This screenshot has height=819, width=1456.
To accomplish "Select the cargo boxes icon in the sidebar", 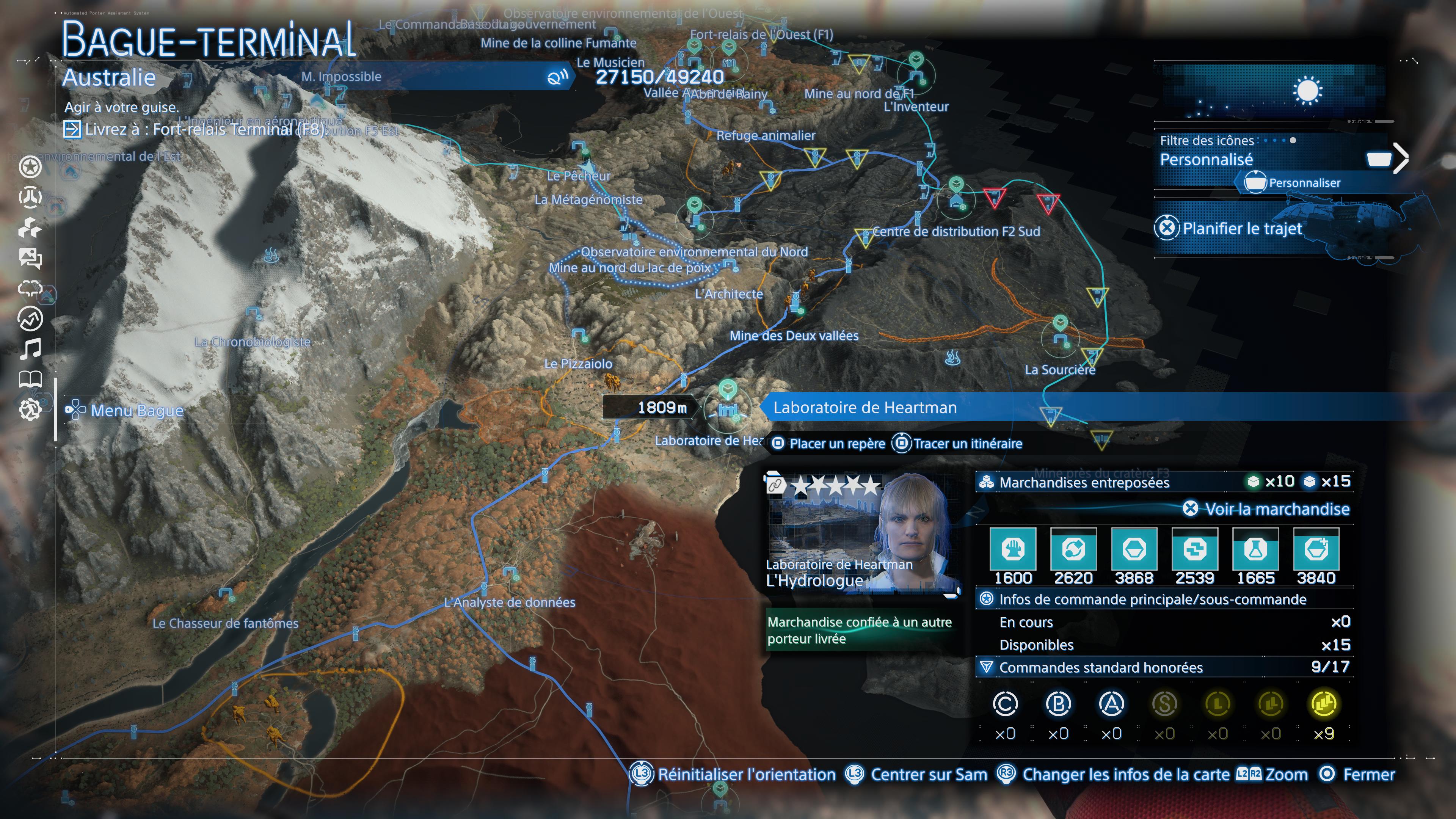I will [x=30, y=228].
